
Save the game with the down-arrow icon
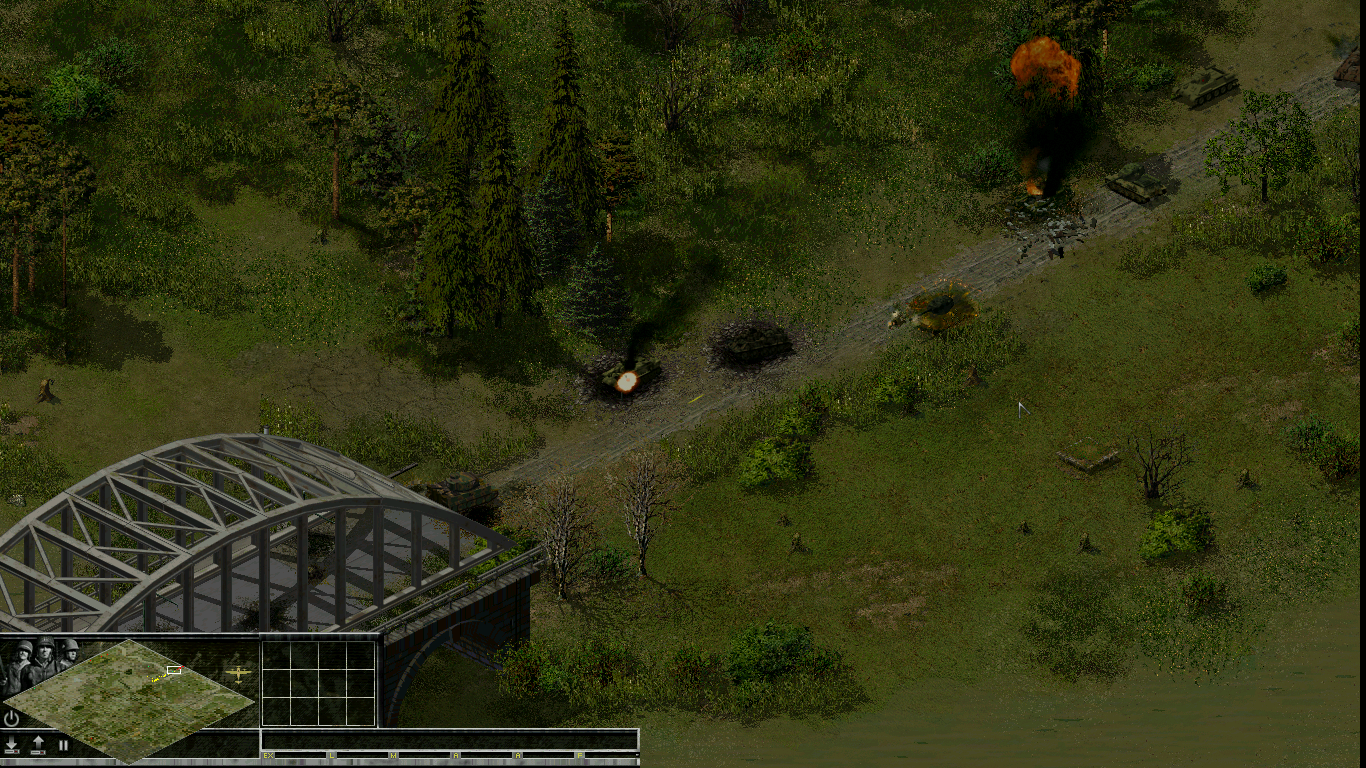pyautogui.click(x=12, y=745)
